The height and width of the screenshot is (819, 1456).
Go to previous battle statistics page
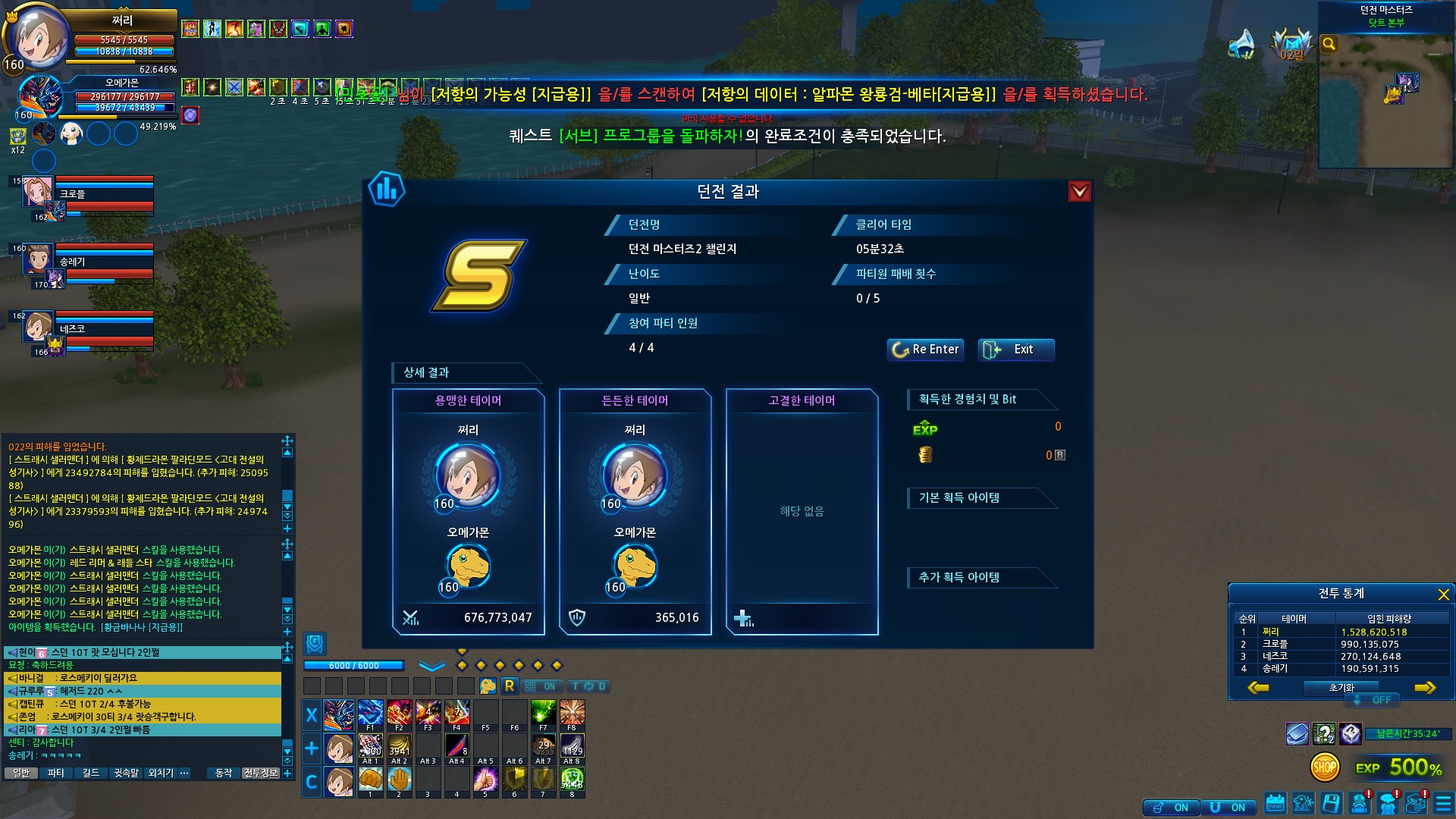coord(1258,688)
